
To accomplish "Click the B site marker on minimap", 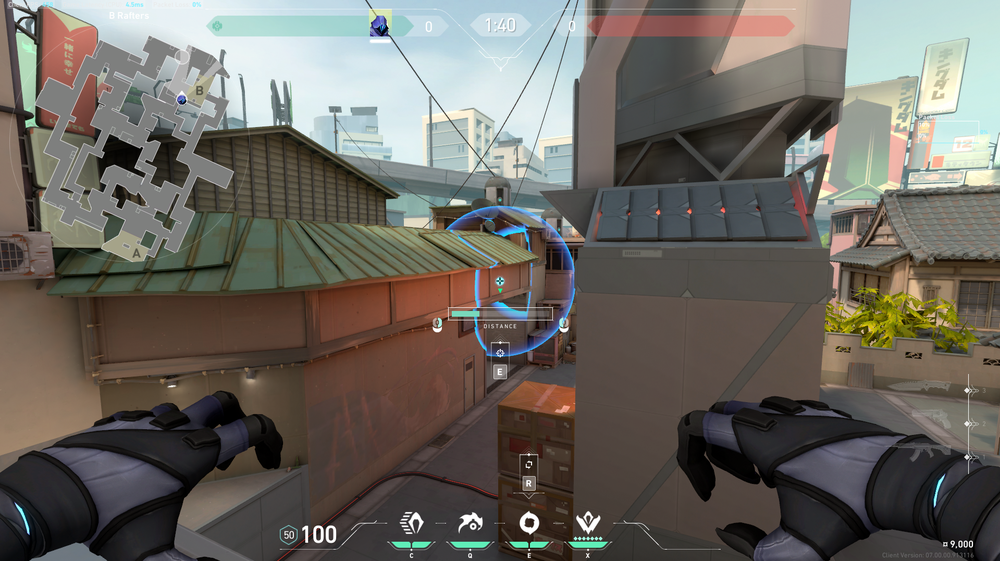I will [199, 91].
